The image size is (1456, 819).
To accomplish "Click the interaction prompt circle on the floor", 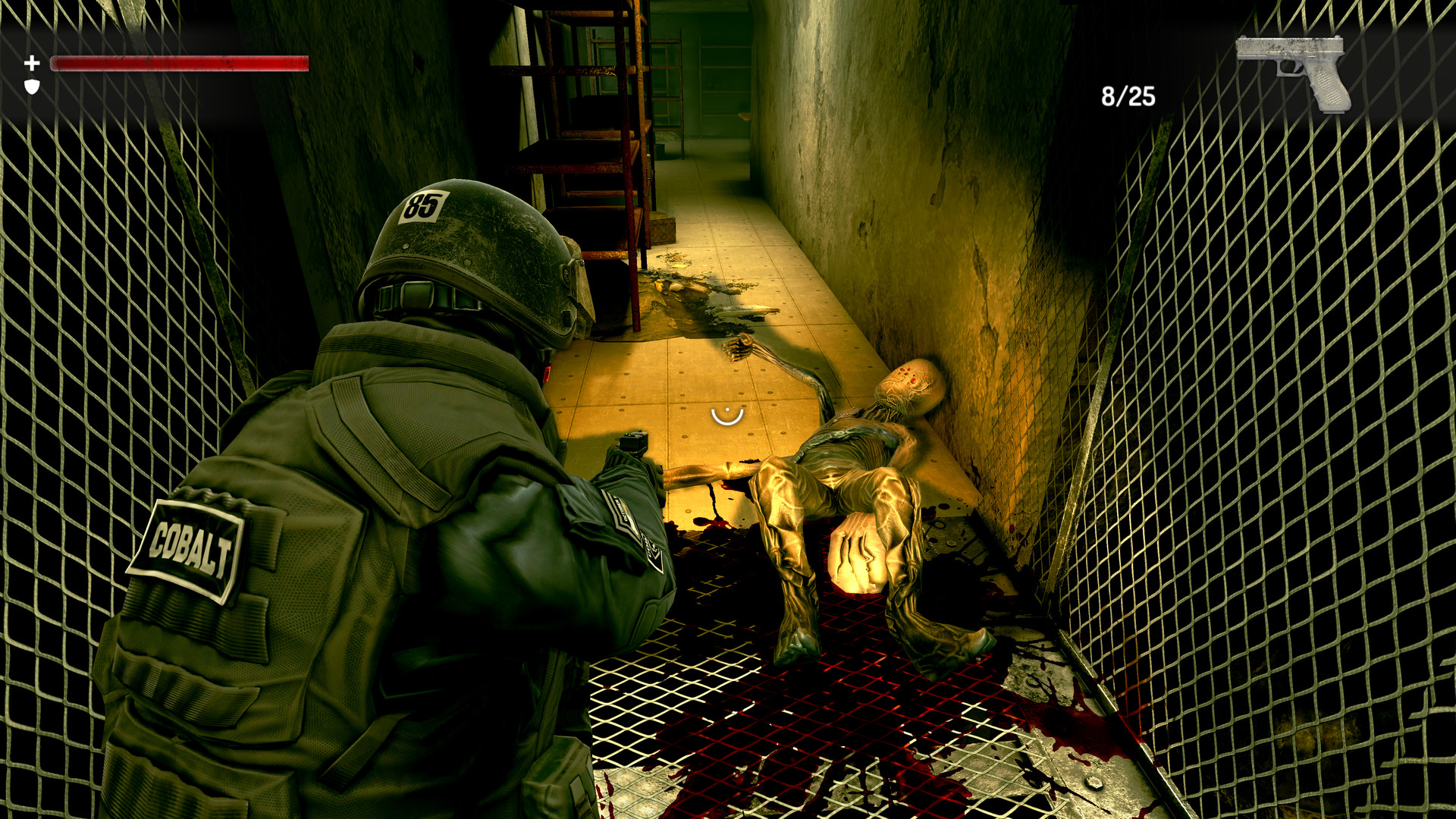I will point(726,416).
